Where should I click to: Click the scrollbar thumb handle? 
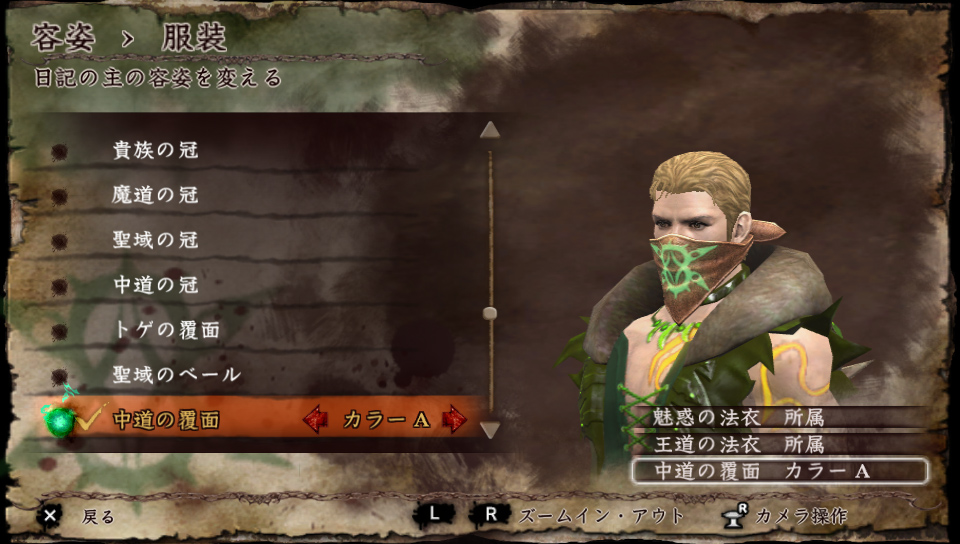pyautogui.click(x=490, y=313)
